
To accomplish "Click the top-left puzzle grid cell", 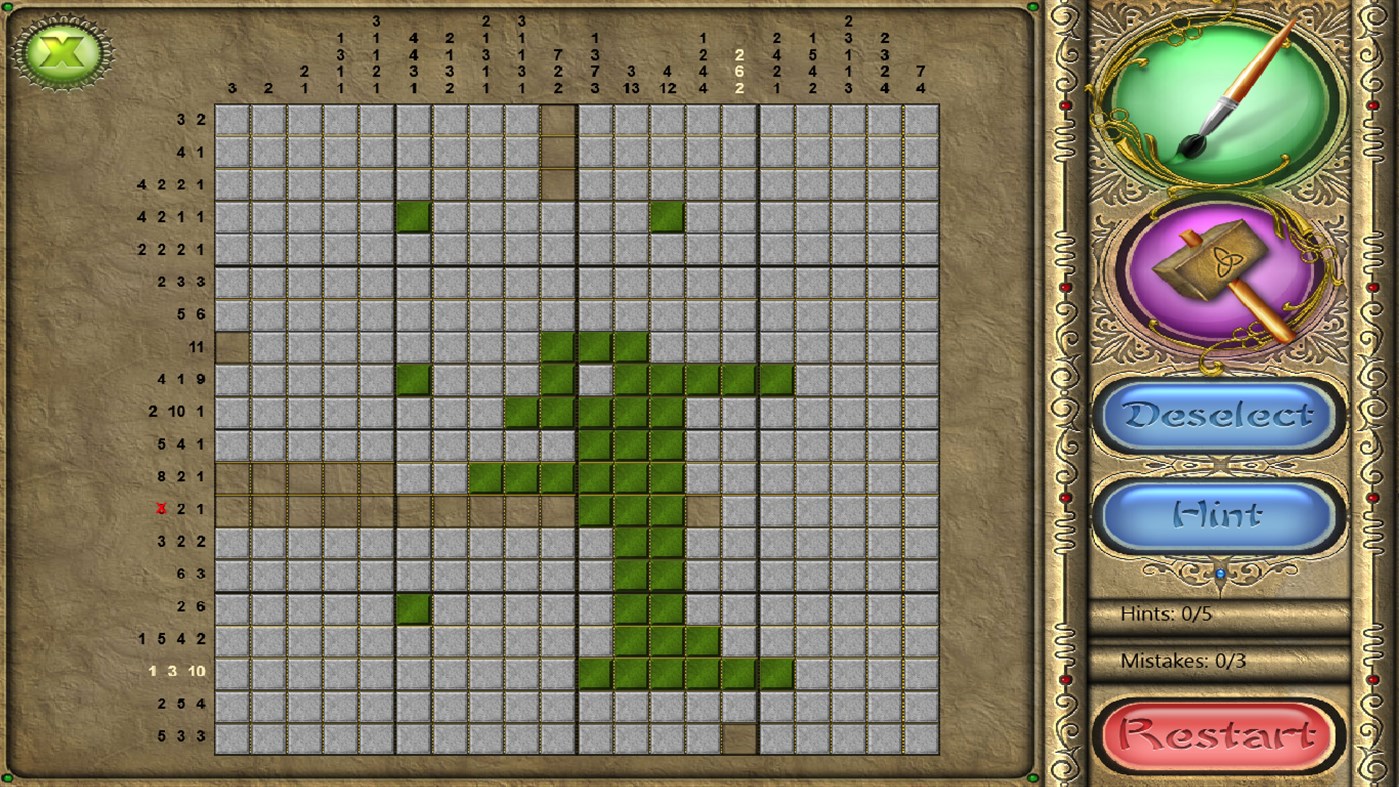I will tap(234, 120).
